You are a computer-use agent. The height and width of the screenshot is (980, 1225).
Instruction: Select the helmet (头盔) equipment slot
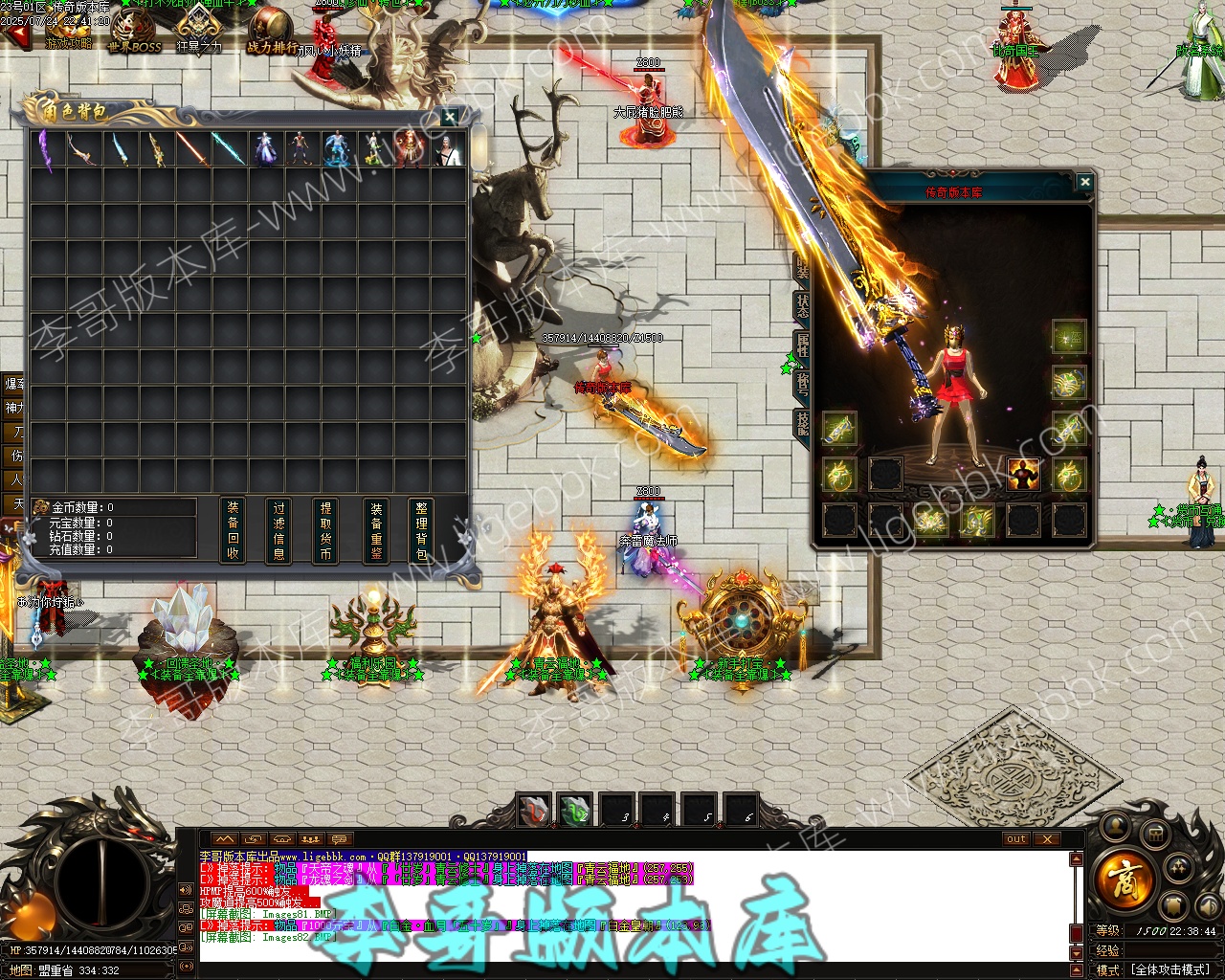1068,336
